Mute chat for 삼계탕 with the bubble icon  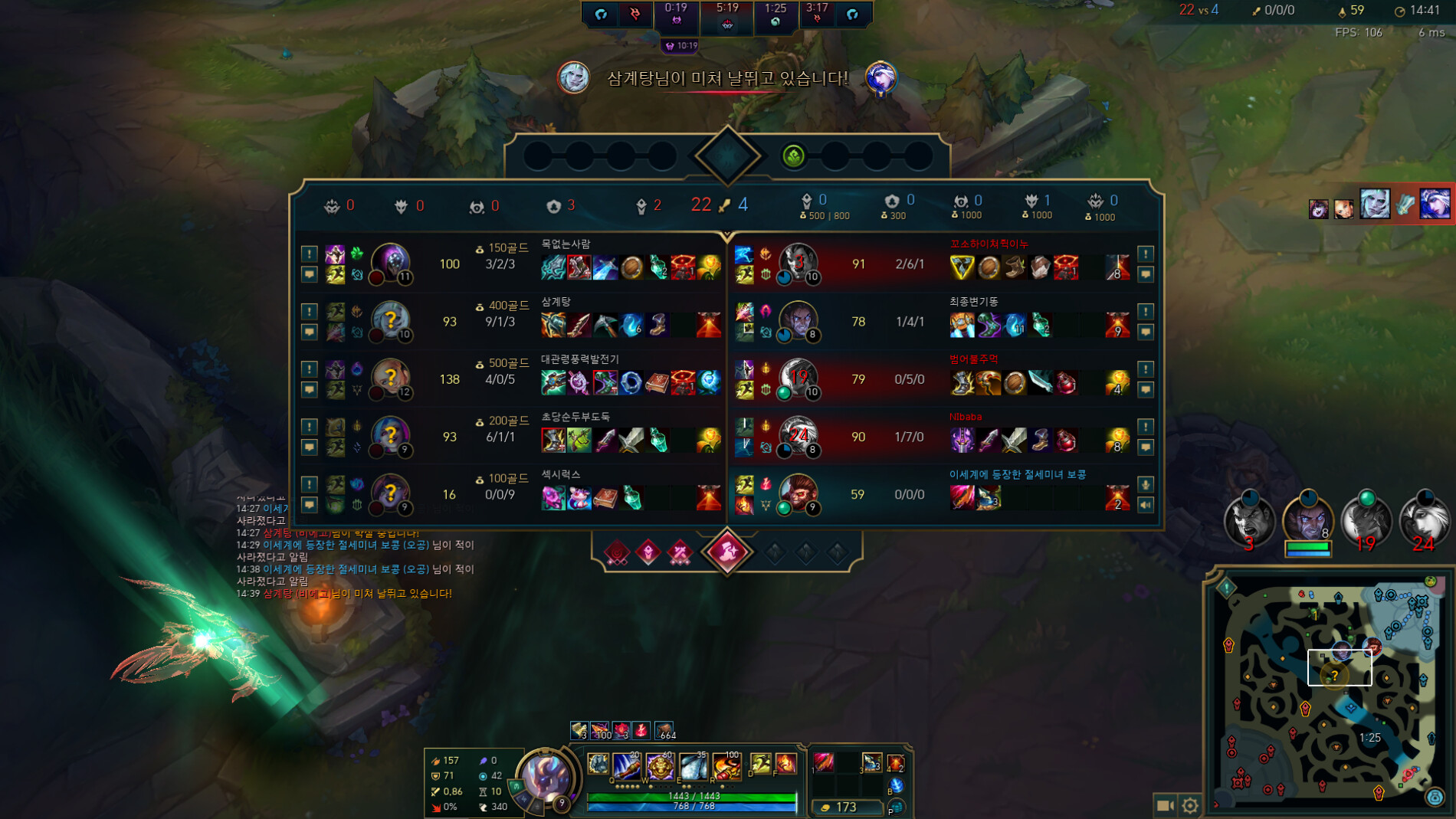309,331
